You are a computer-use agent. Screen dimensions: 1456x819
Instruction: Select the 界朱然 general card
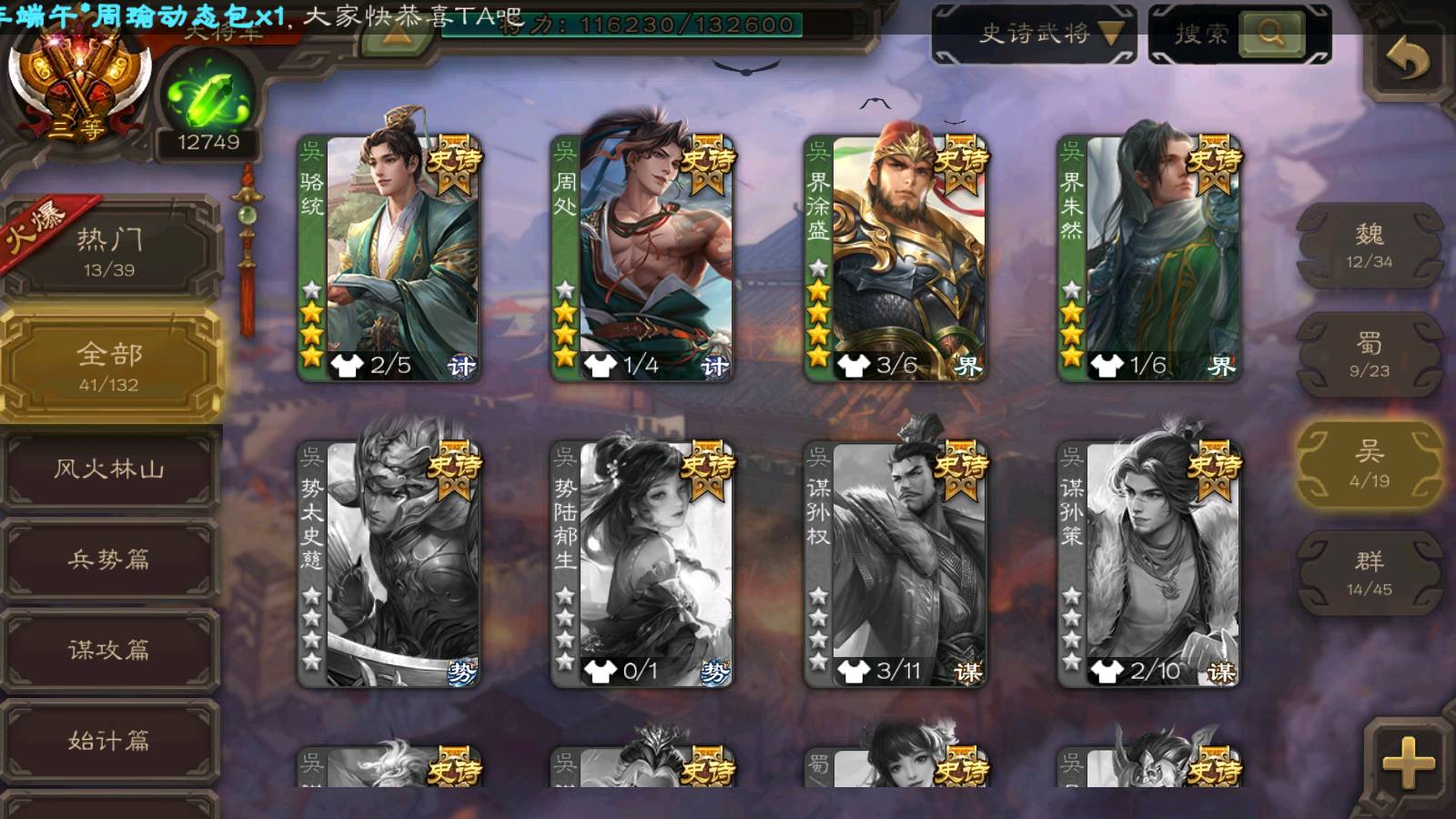pyautogui.click(x=1148, y=257)
